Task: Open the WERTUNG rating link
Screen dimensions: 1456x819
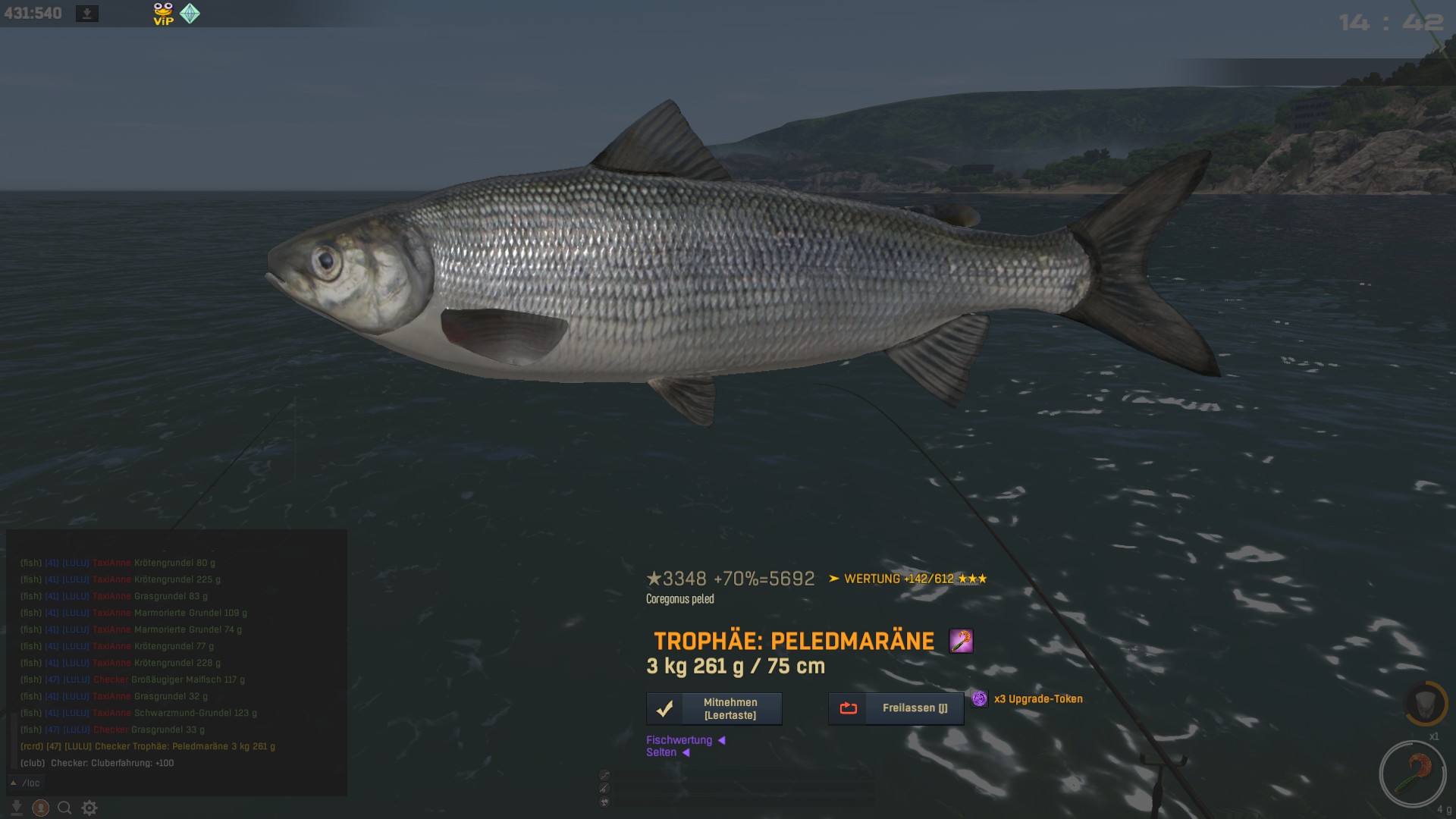Action: (906, 579)
